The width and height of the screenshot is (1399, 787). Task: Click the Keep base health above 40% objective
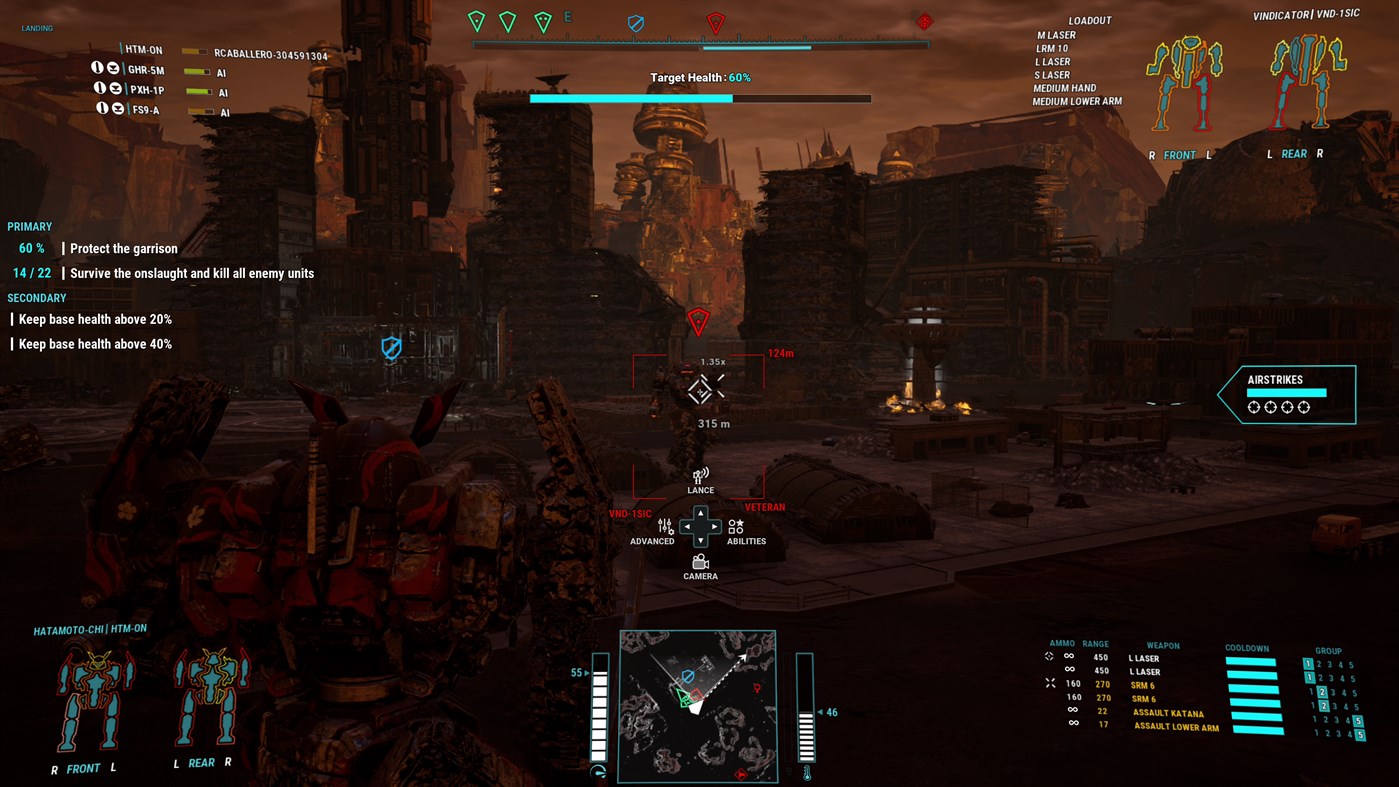pyautogui.click(x=94, y=343)
